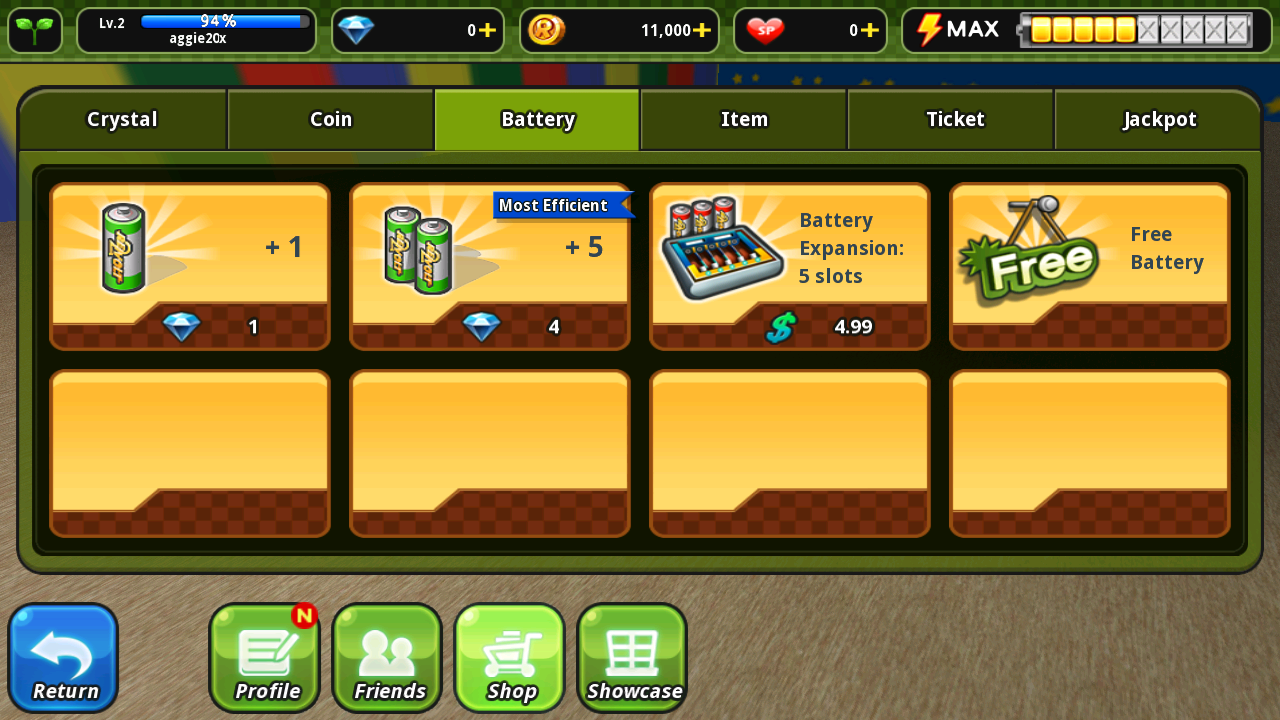The height and width of the screenshot is (720, 1280).
Task: Switch to the Item tab
Action: click(744, 120)
